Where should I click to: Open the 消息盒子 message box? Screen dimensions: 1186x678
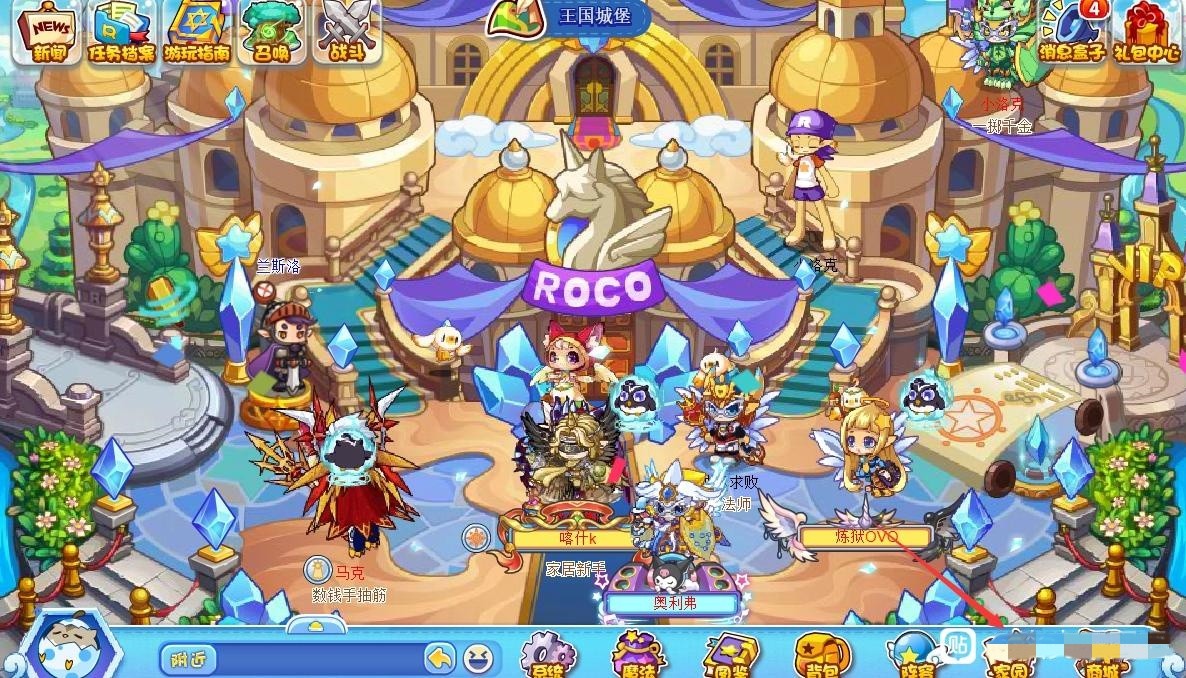tap(1073, 32)
